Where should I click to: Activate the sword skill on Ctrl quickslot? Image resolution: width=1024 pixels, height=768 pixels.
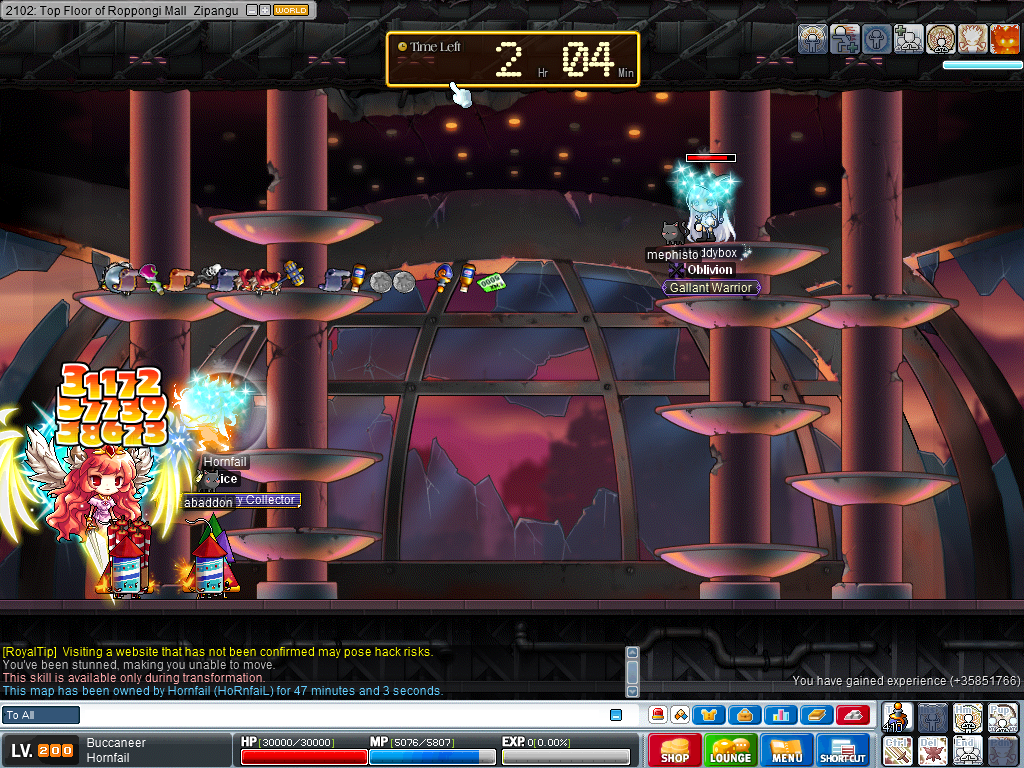pos(899,750)
